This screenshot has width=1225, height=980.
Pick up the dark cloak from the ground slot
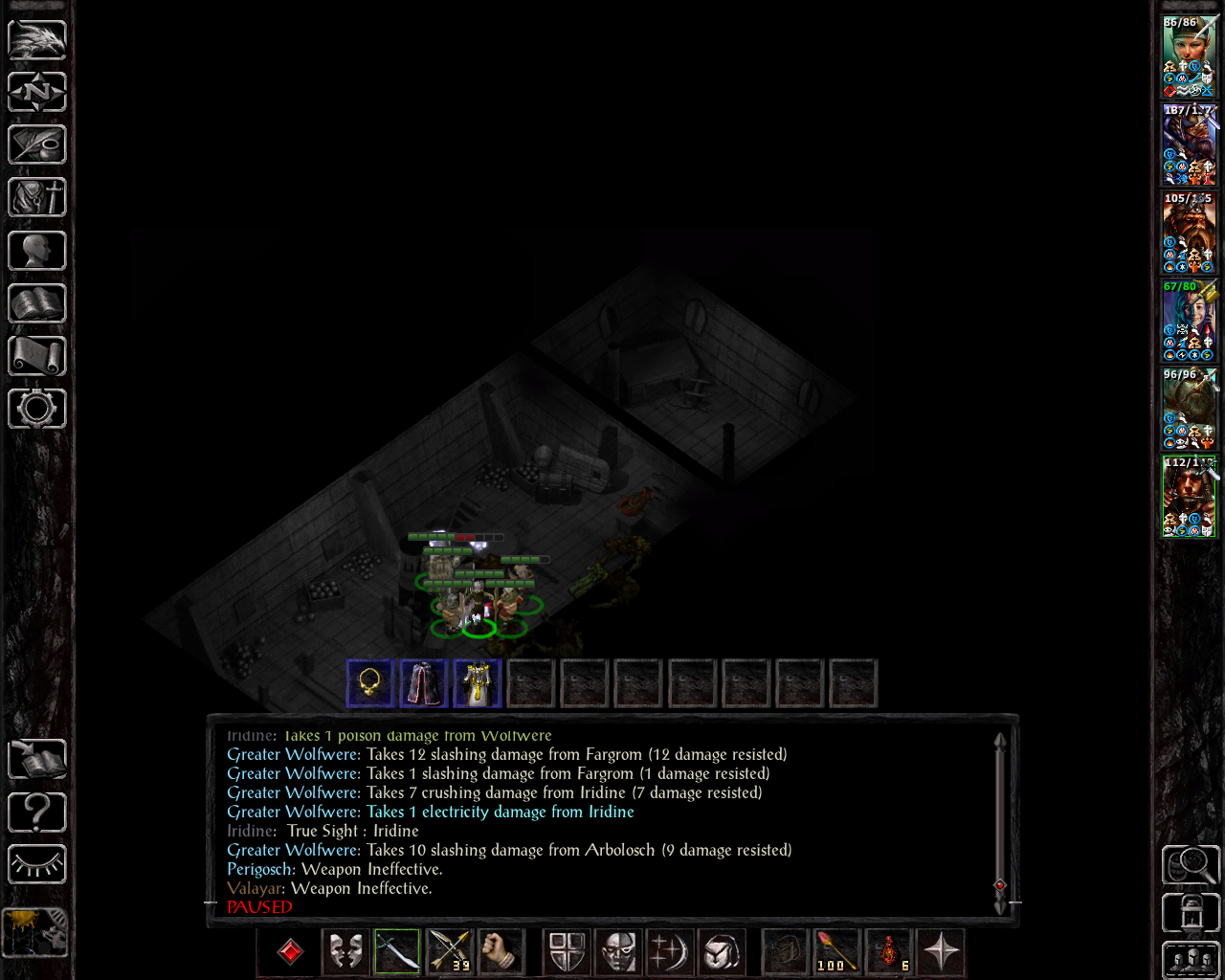(x=423, y=683)
